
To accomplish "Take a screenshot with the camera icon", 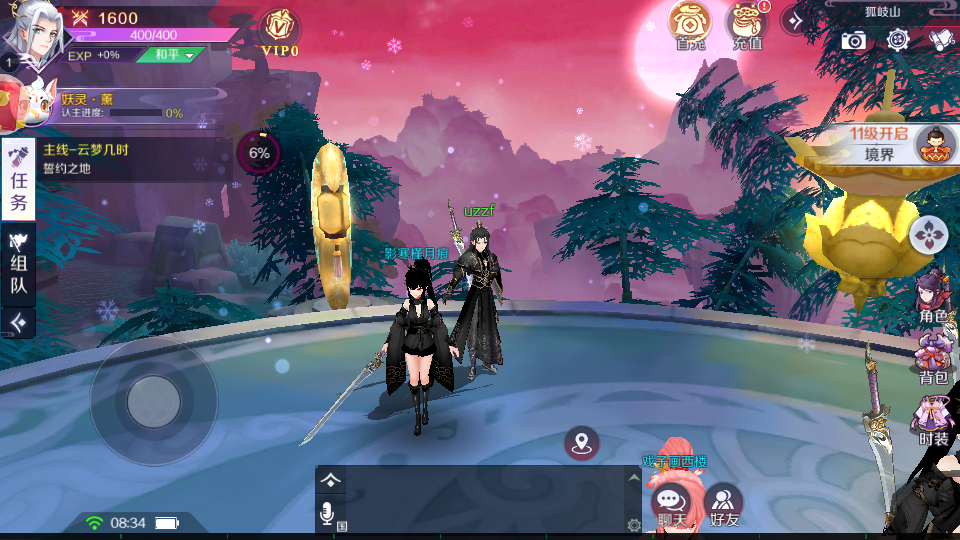I will click(x=853, y=40).
